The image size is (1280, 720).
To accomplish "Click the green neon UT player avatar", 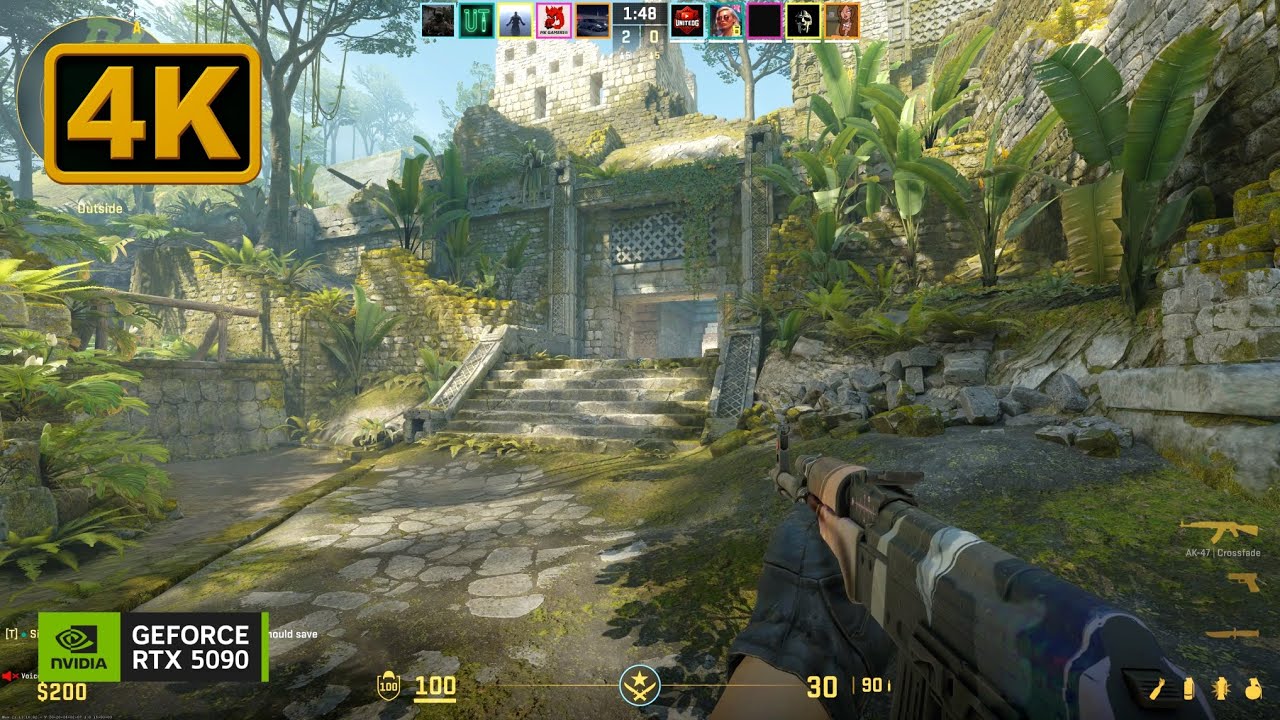I will point(476,21).
